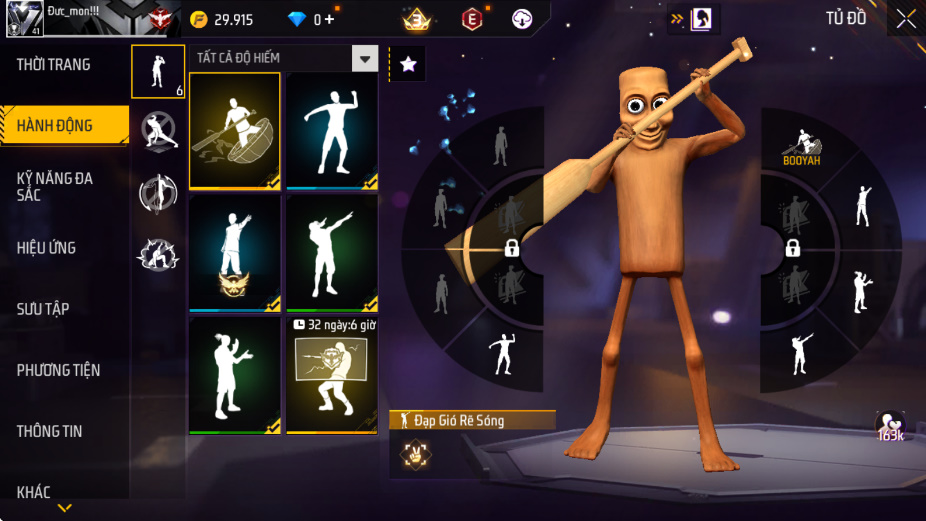Close the Tủ Đồ screen
This screenshot has height=521, width=926.
[905, 18]
